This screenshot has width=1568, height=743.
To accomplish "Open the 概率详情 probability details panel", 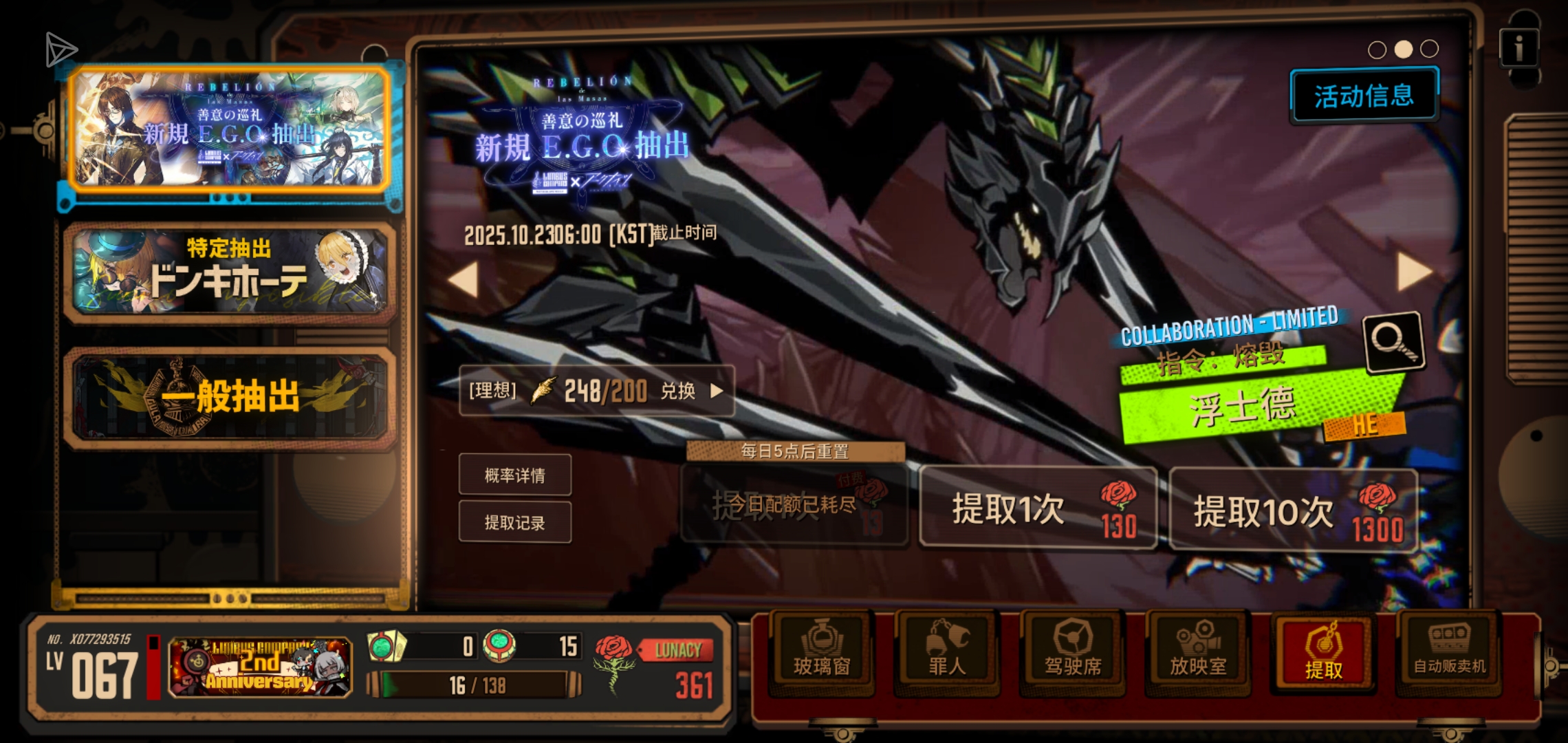I will coord(515,475).
